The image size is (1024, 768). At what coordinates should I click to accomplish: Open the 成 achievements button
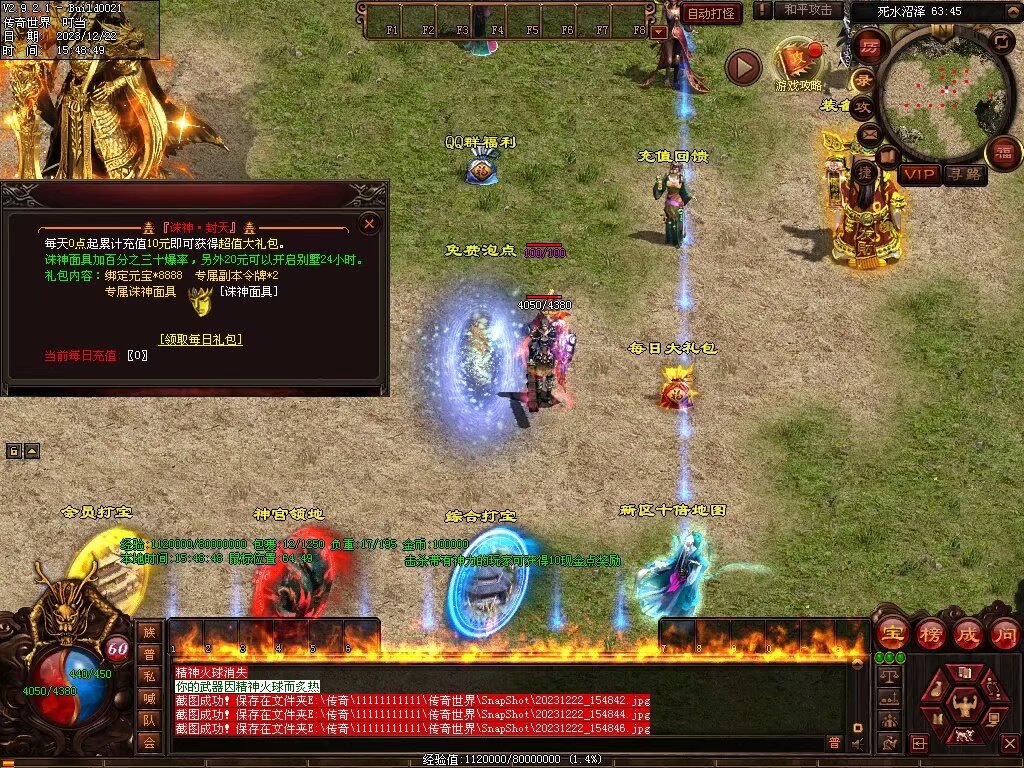pyautogui.click(x=968, y=634)
